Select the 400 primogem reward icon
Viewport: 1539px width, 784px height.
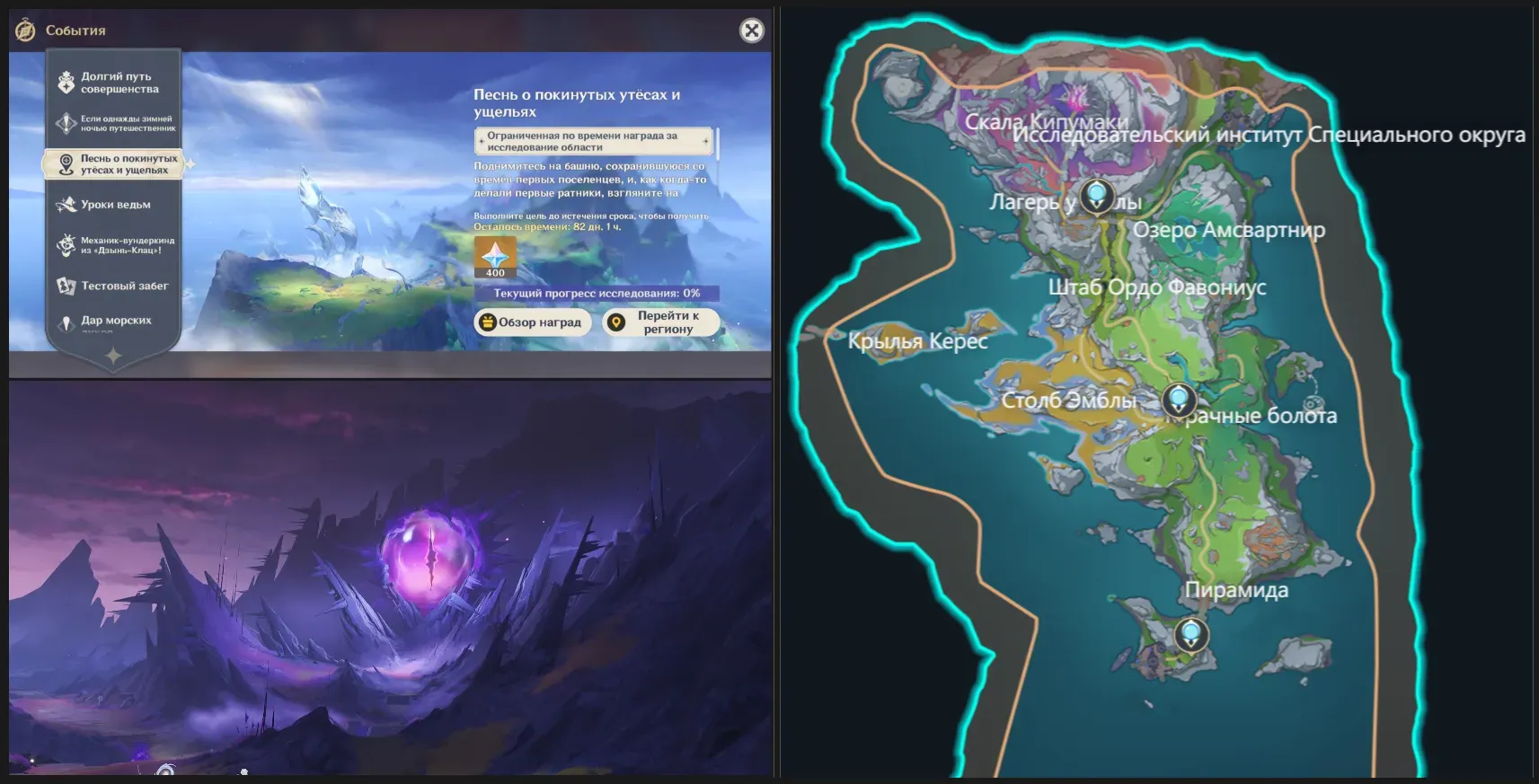pos(495,257)
